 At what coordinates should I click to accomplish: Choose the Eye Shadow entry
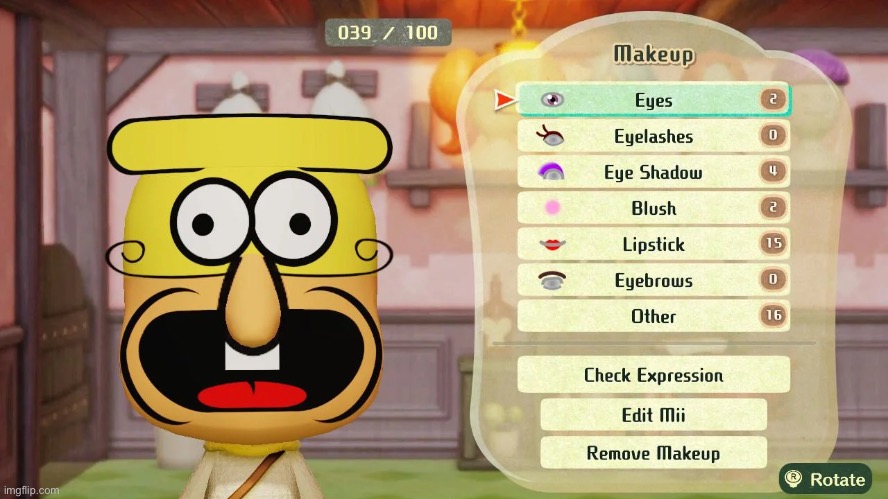pos(653,172)
